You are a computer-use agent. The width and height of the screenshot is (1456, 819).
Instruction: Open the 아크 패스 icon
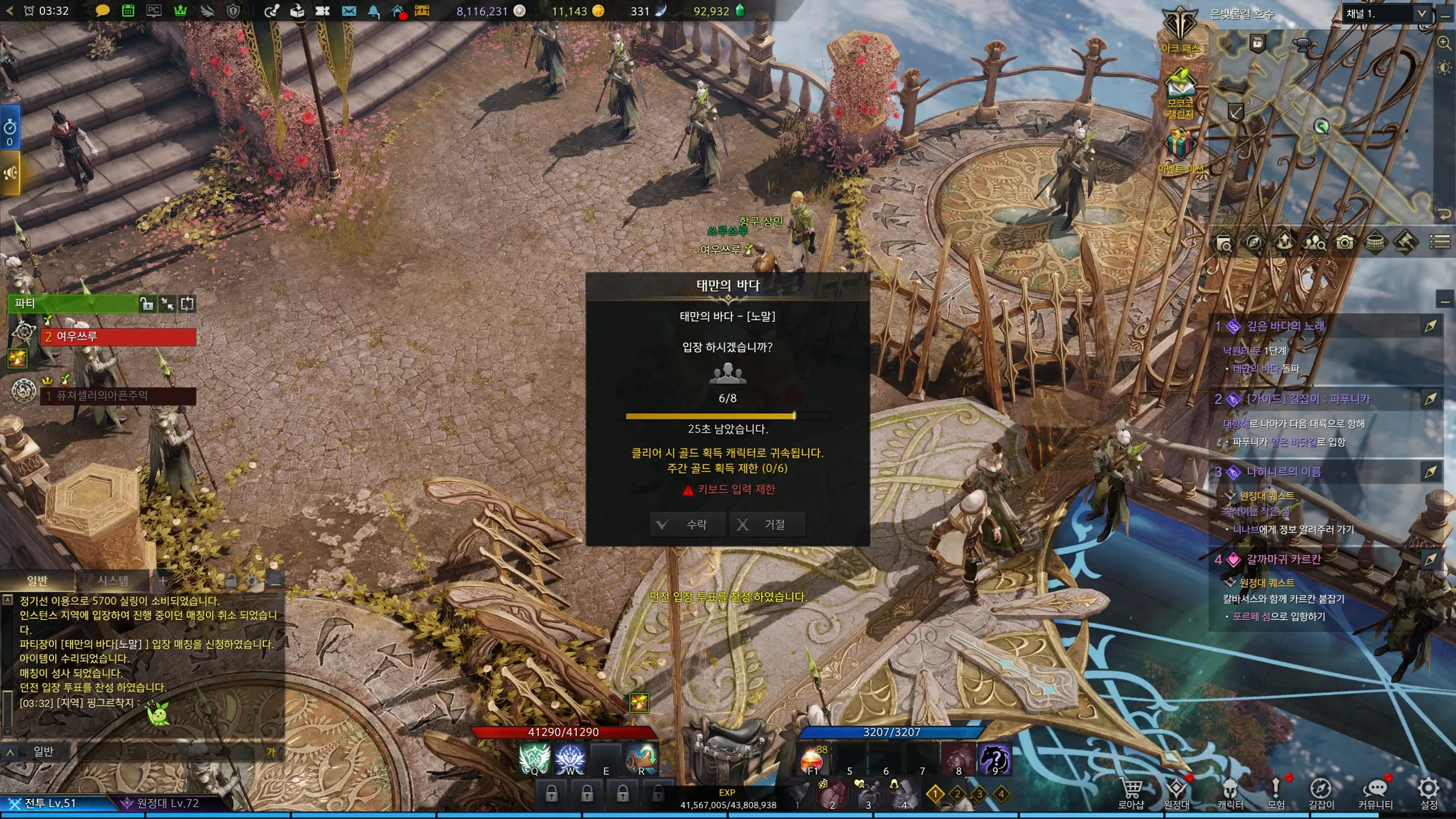(1180, 30)
